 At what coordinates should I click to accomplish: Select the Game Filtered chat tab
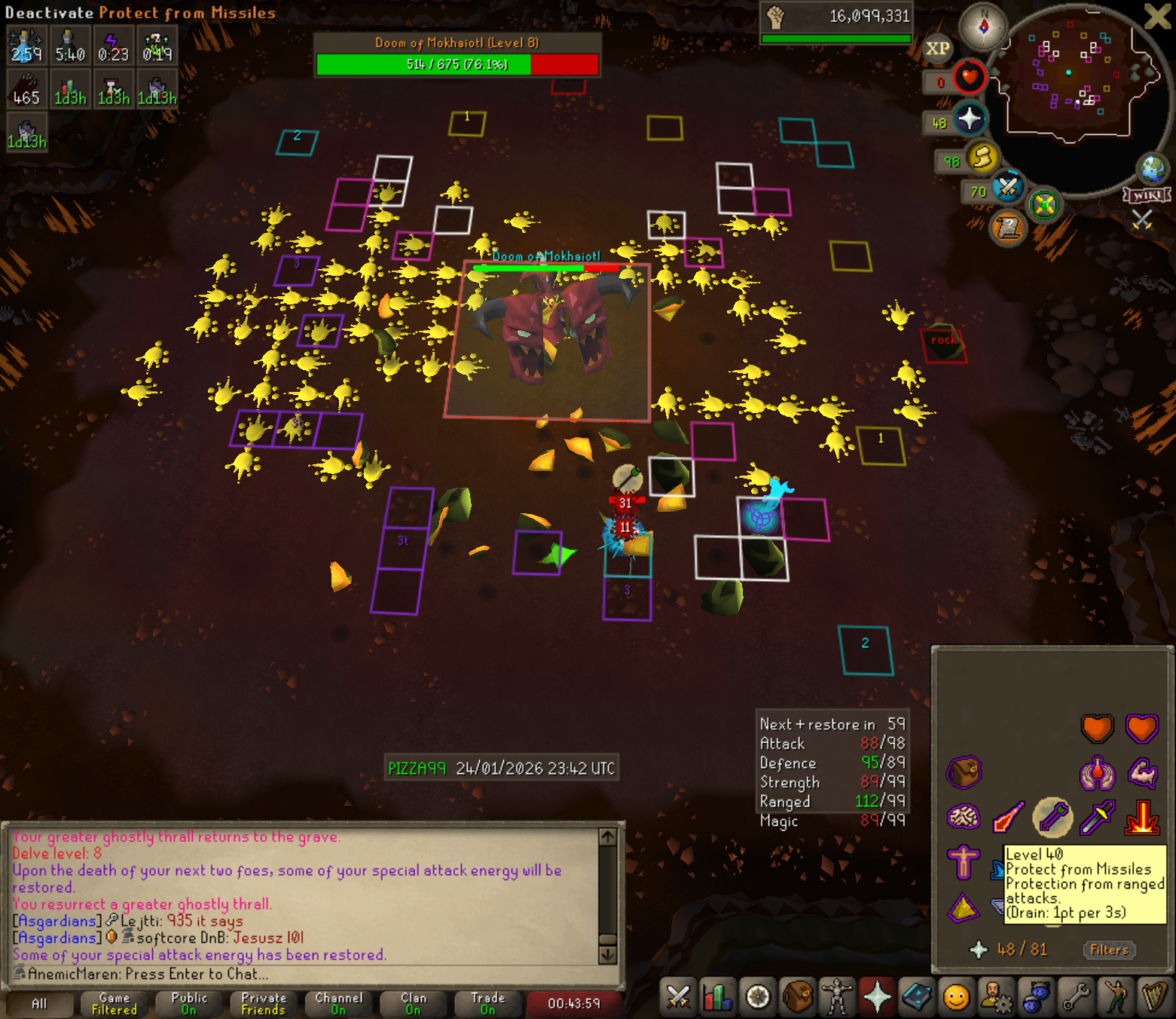(x=114, y=1004)
